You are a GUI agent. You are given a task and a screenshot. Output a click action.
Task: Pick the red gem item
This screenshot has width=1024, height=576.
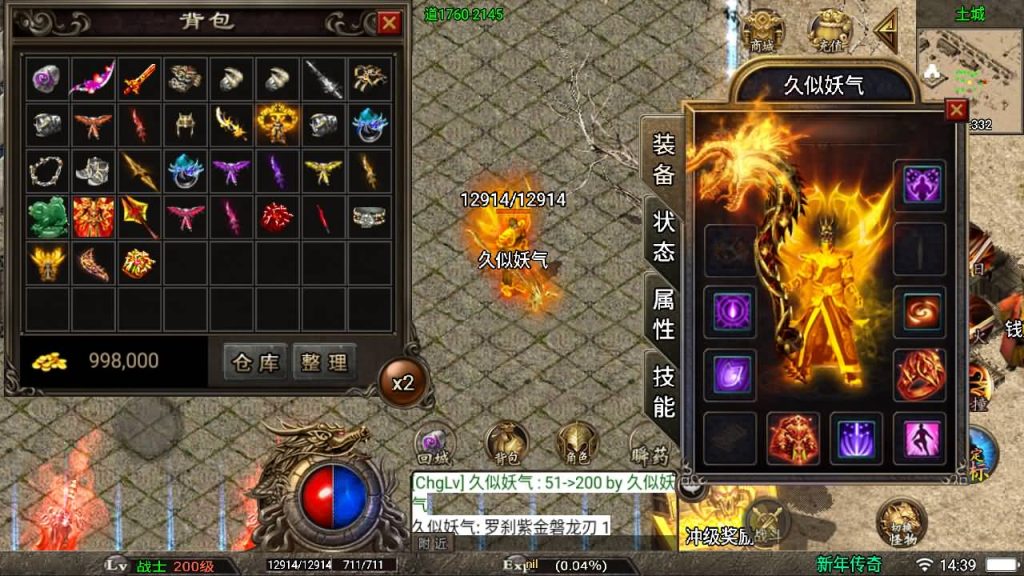click(276, 216)
